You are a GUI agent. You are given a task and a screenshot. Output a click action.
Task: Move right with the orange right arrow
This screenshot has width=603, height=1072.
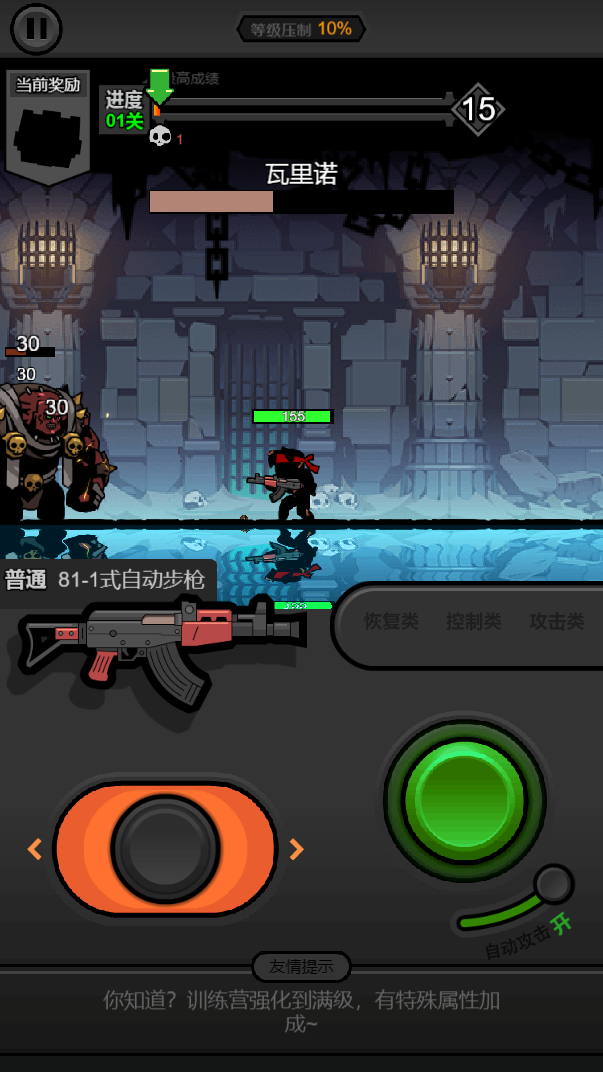click(x=296, y=849)
